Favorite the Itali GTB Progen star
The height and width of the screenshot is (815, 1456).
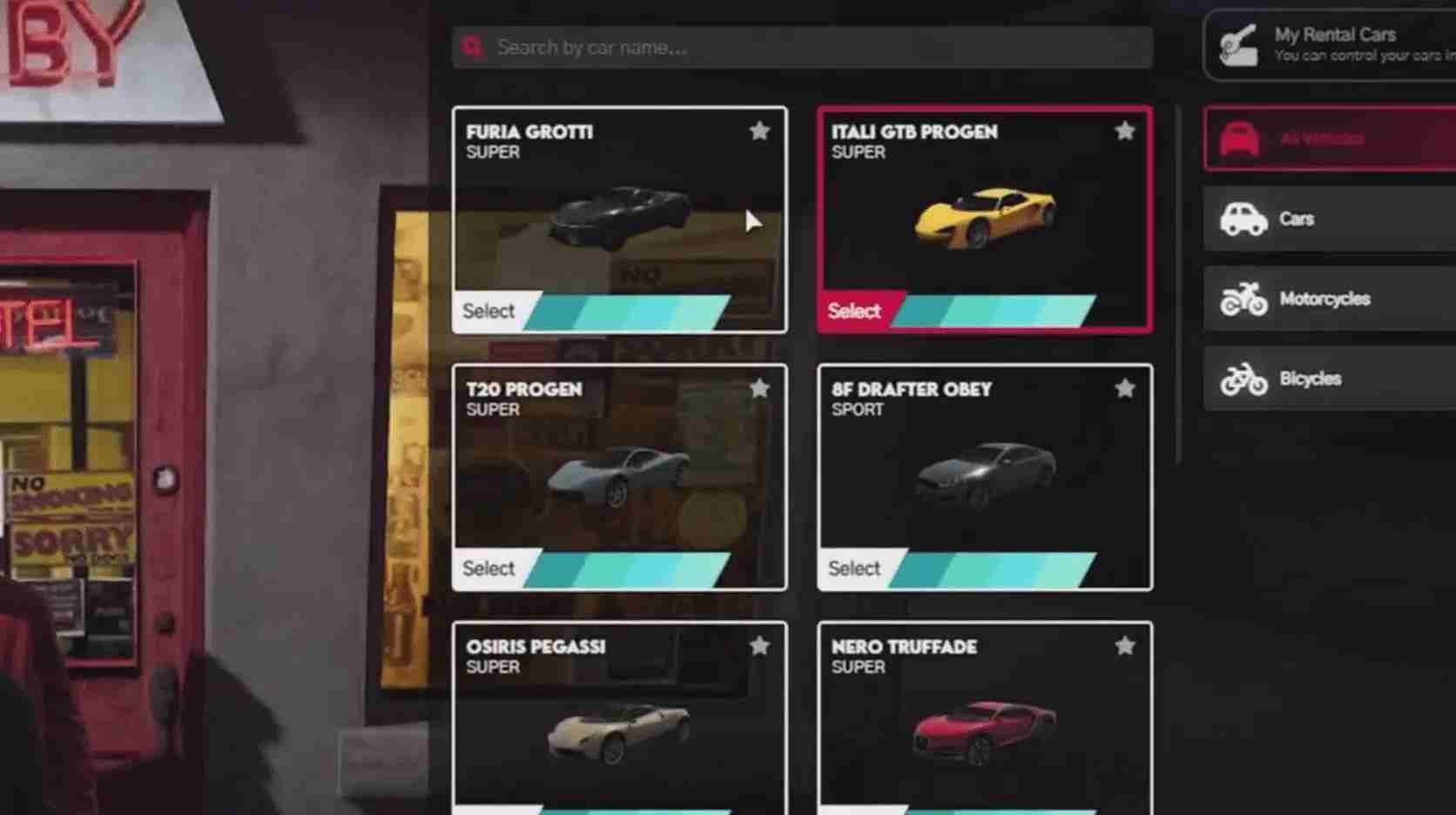[1124, 131]
